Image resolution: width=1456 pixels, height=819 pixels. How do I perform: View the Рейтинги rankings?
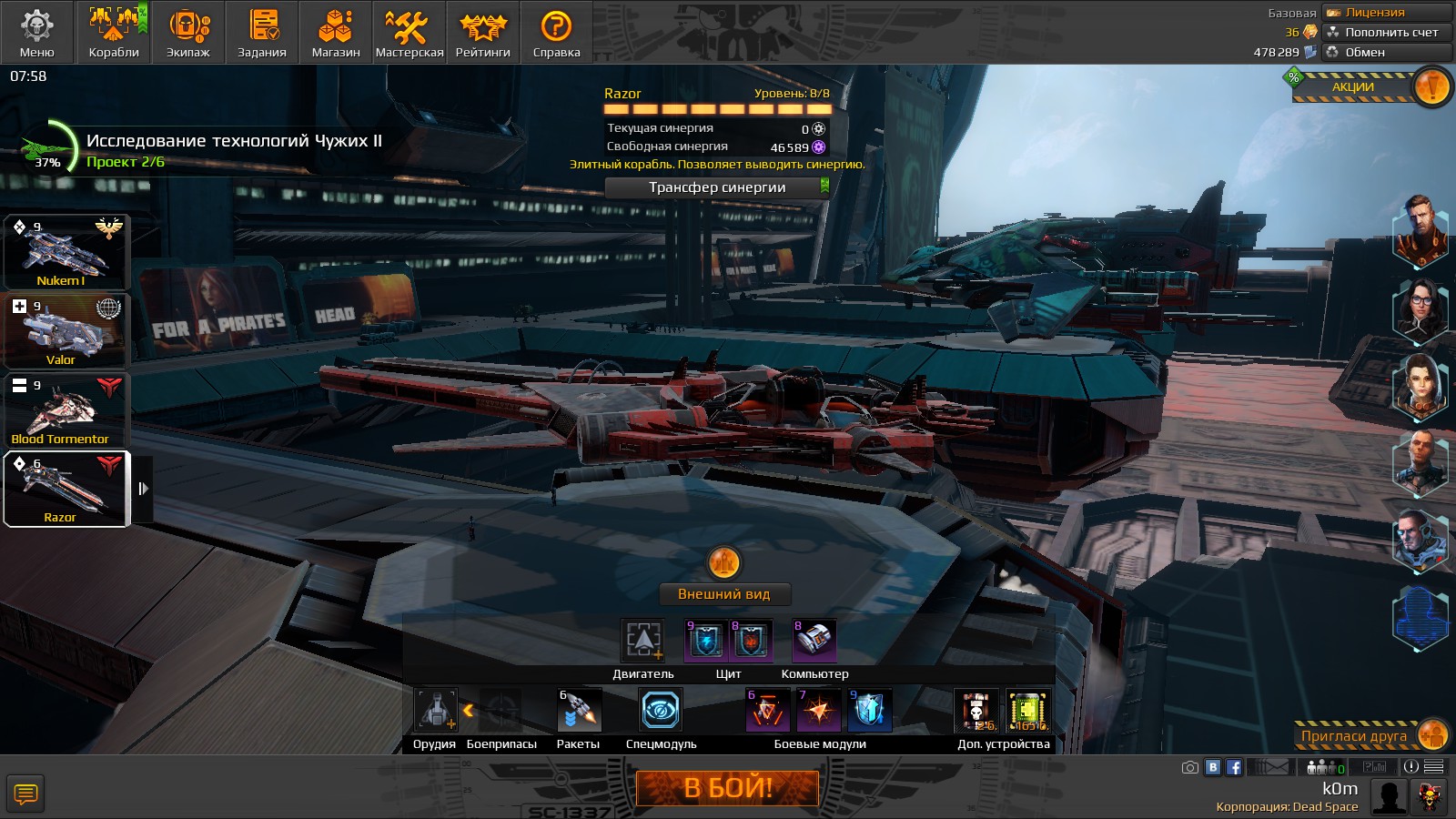[483, 33]
